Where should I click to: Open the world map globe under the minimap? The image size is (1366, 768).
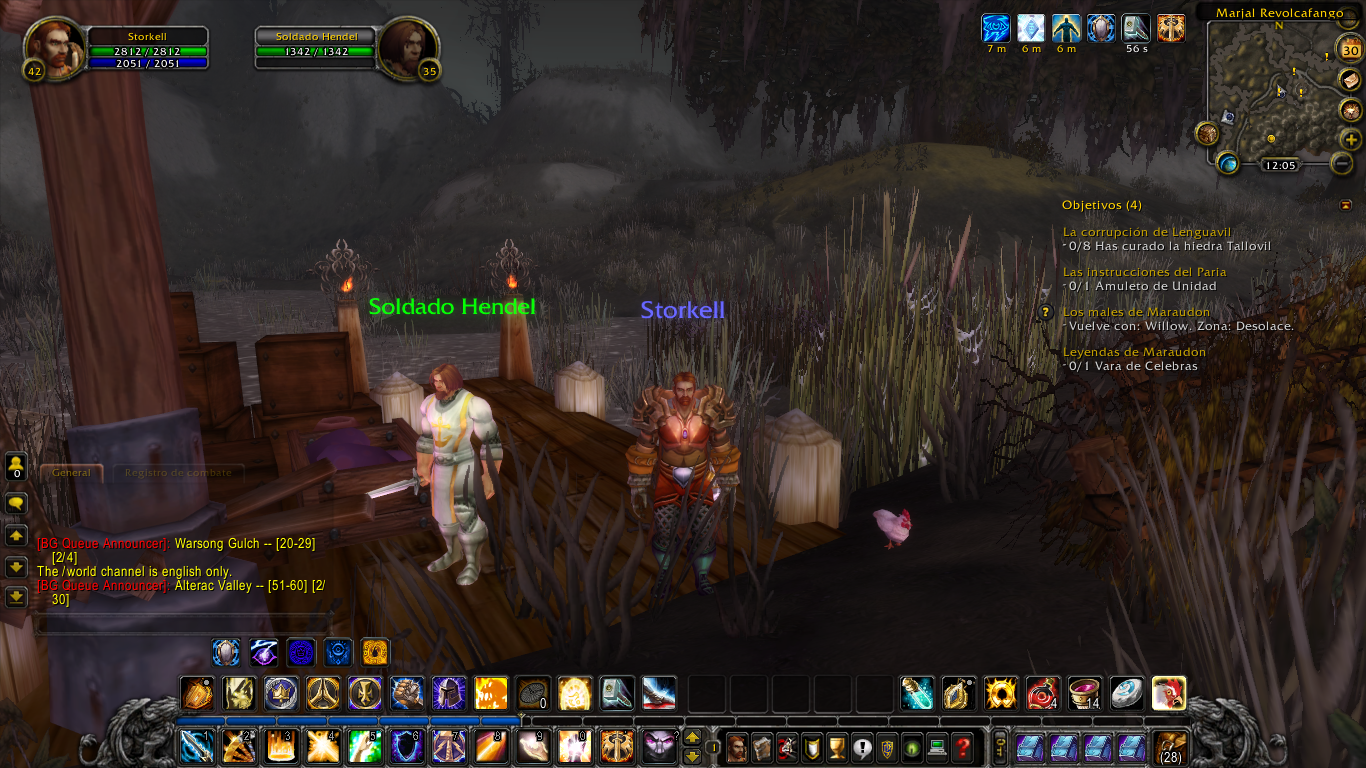pyautogui.click(x=1226, y=163)
